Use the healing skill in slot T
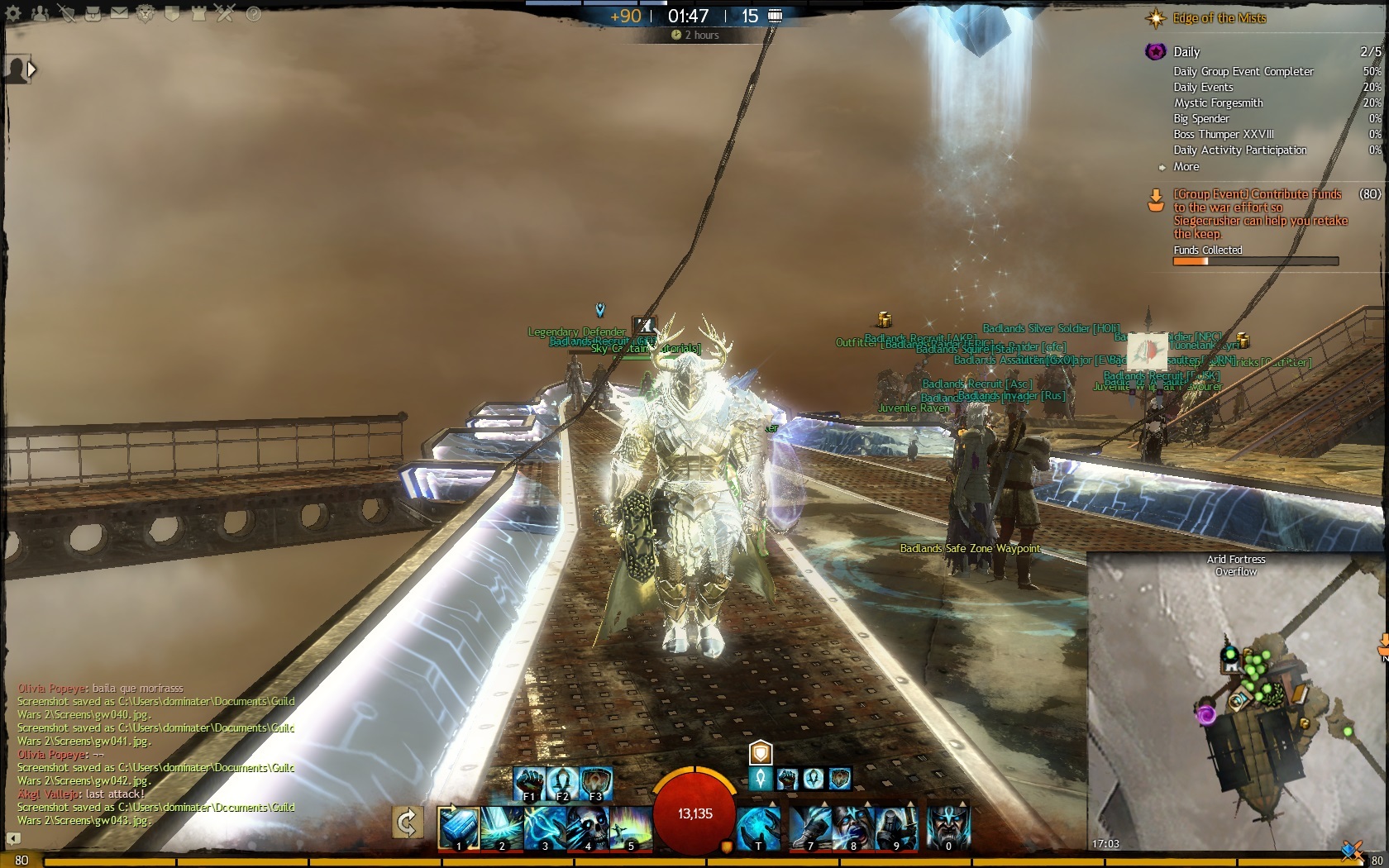This screenshot has width=1389, height=868. tap(757, 827)
